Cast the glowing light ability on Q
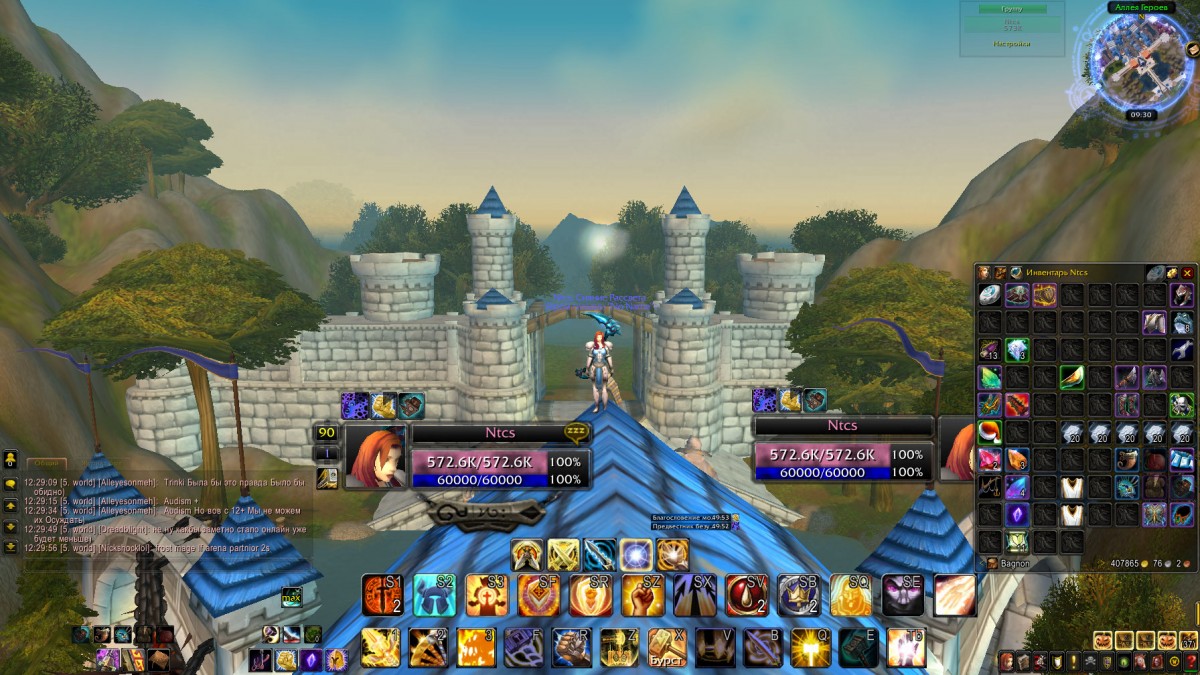 pos(810,647)
